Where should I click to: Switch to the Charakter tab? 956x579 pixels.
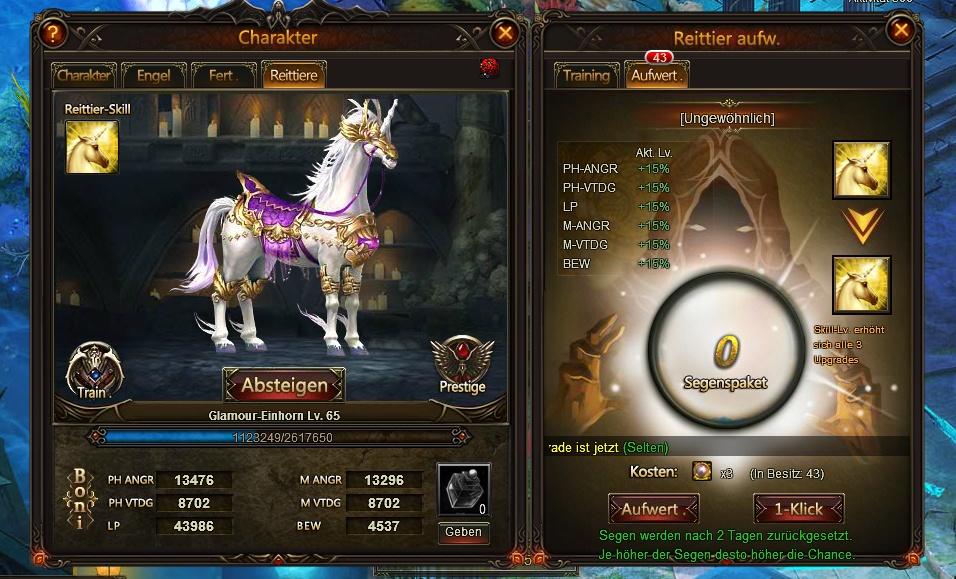click(84, 76)
